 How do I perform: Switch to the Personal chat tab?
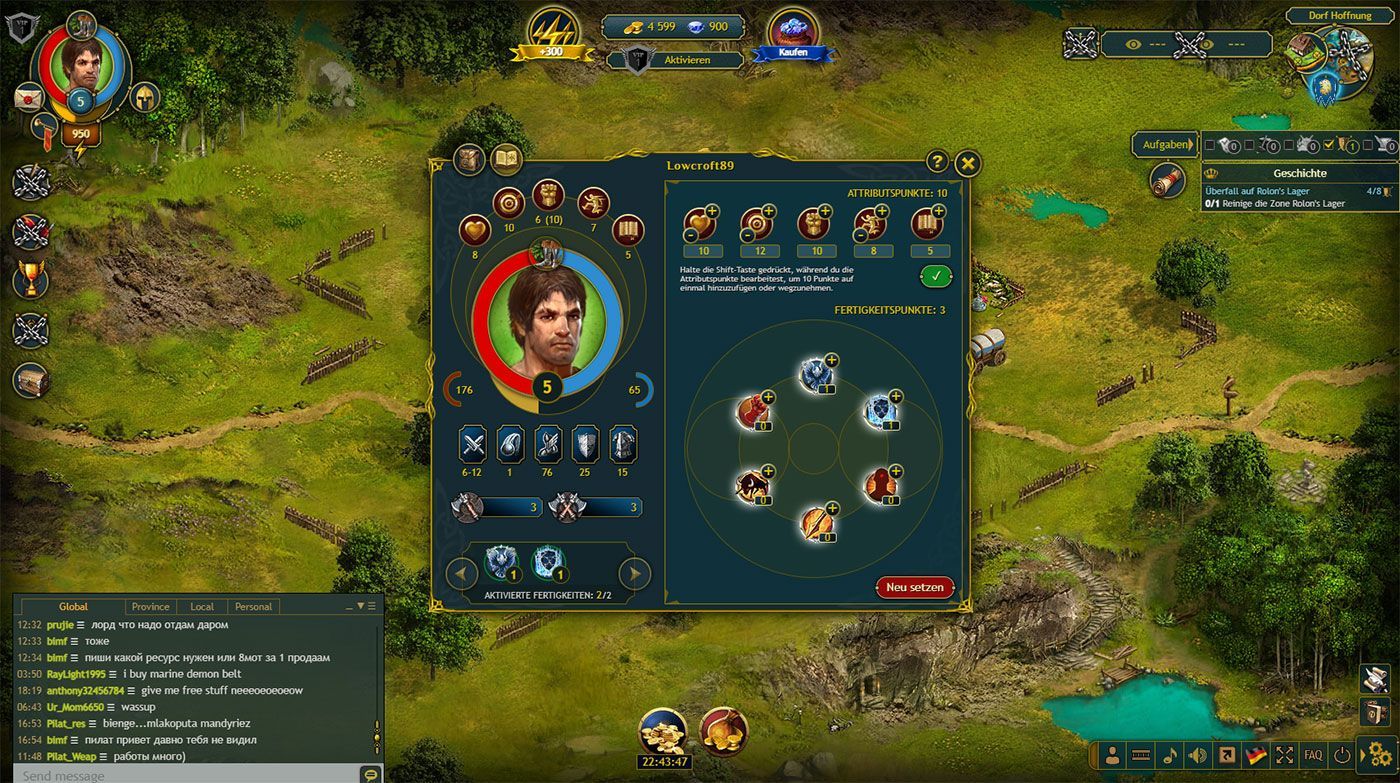[x=253, y=606]
